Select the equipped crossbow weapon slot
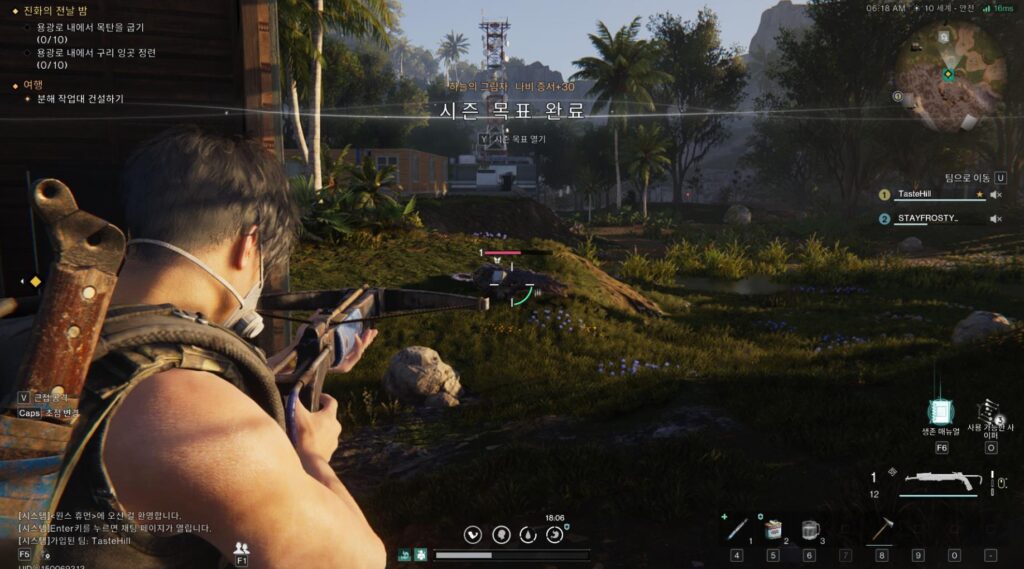The height and width of the screenshot is (569, 1024). pos(941,483)
